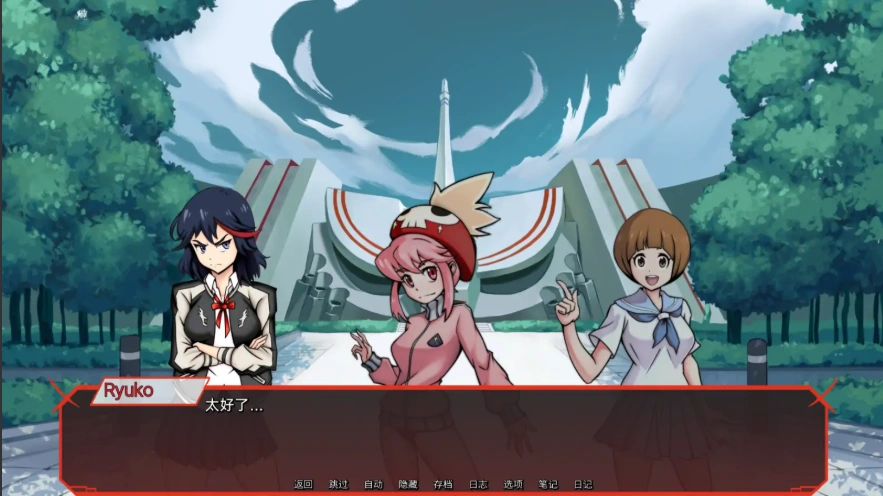Select 跳过 to skip dialogue
Viewport: 883px width, 496px height.
(338, 484)
